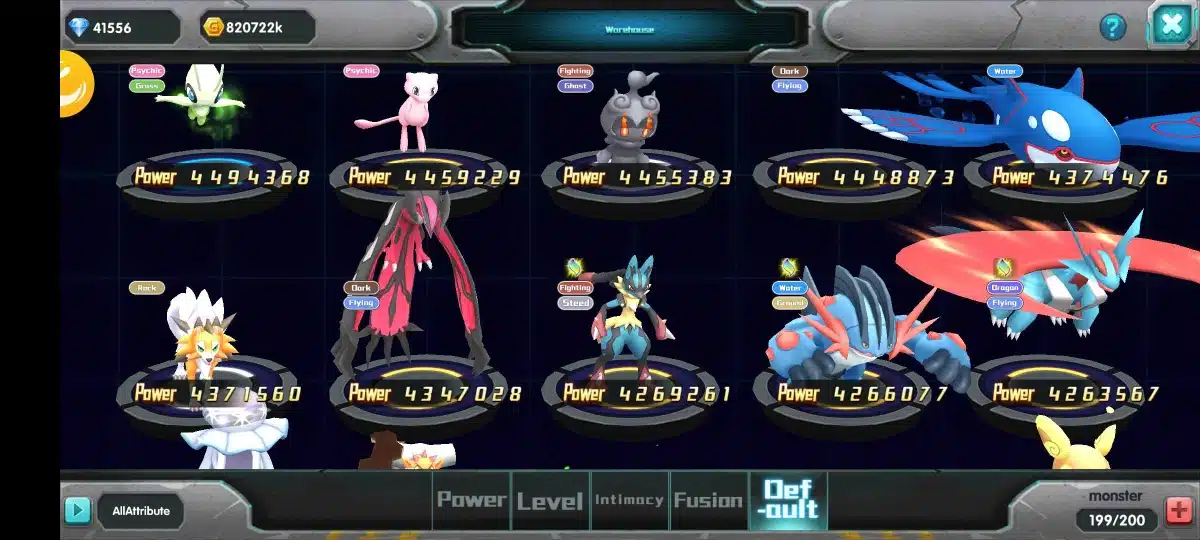This screenshot has height=540, width=1200.
Task: Choose the Default sort tab
Action: (x=789, y=500)
